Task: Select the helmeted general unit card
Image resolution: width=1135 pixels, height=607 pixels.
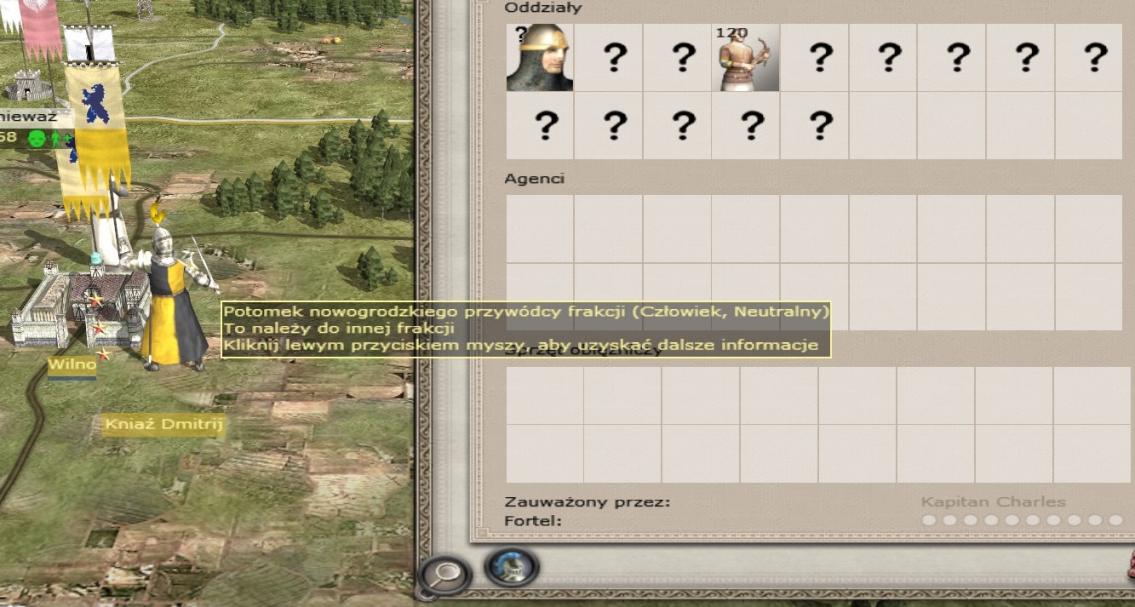Action: pos(540,58)
